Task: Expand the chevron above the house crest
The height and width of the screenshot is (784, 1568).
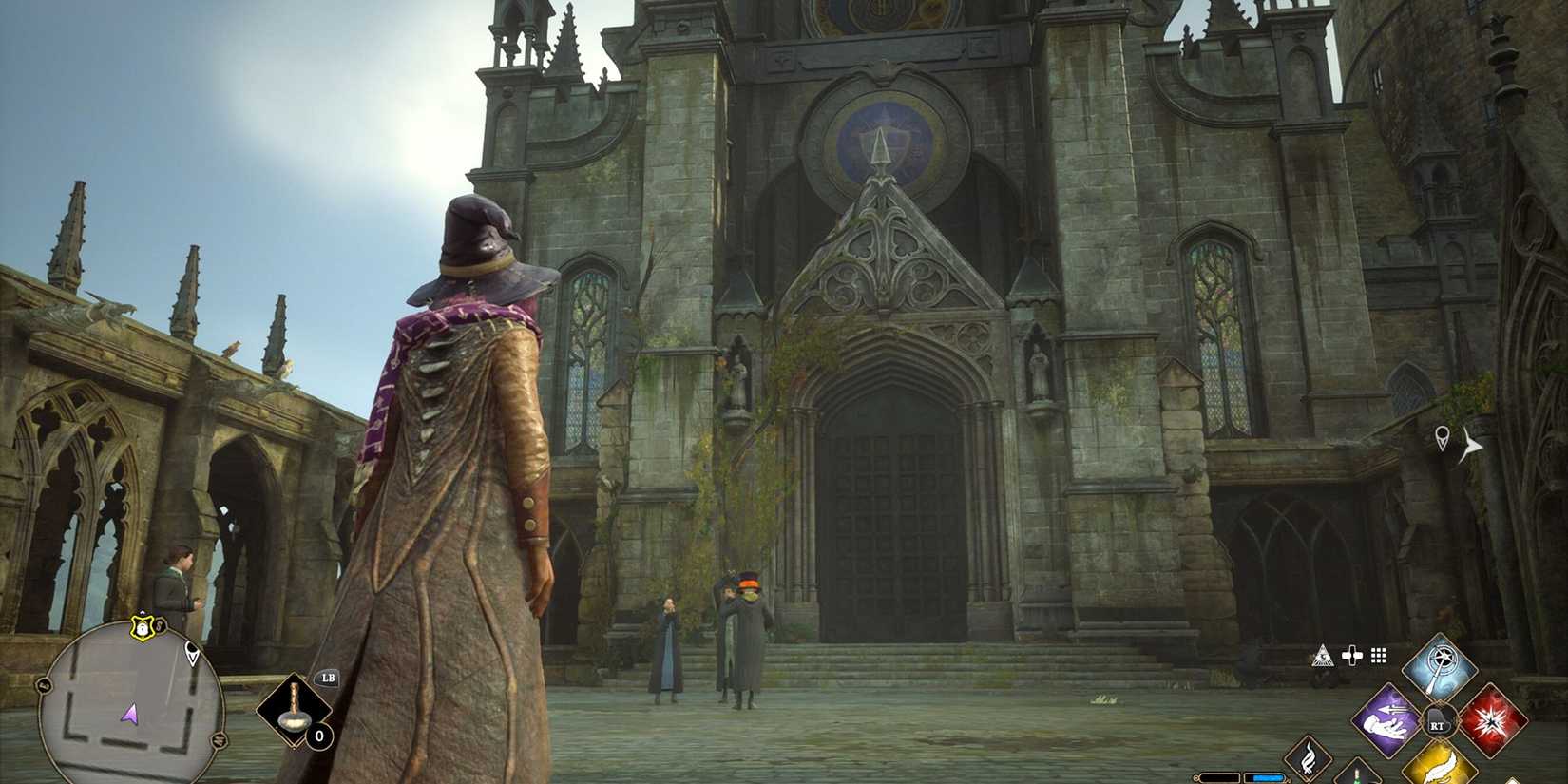Action: 142,613
